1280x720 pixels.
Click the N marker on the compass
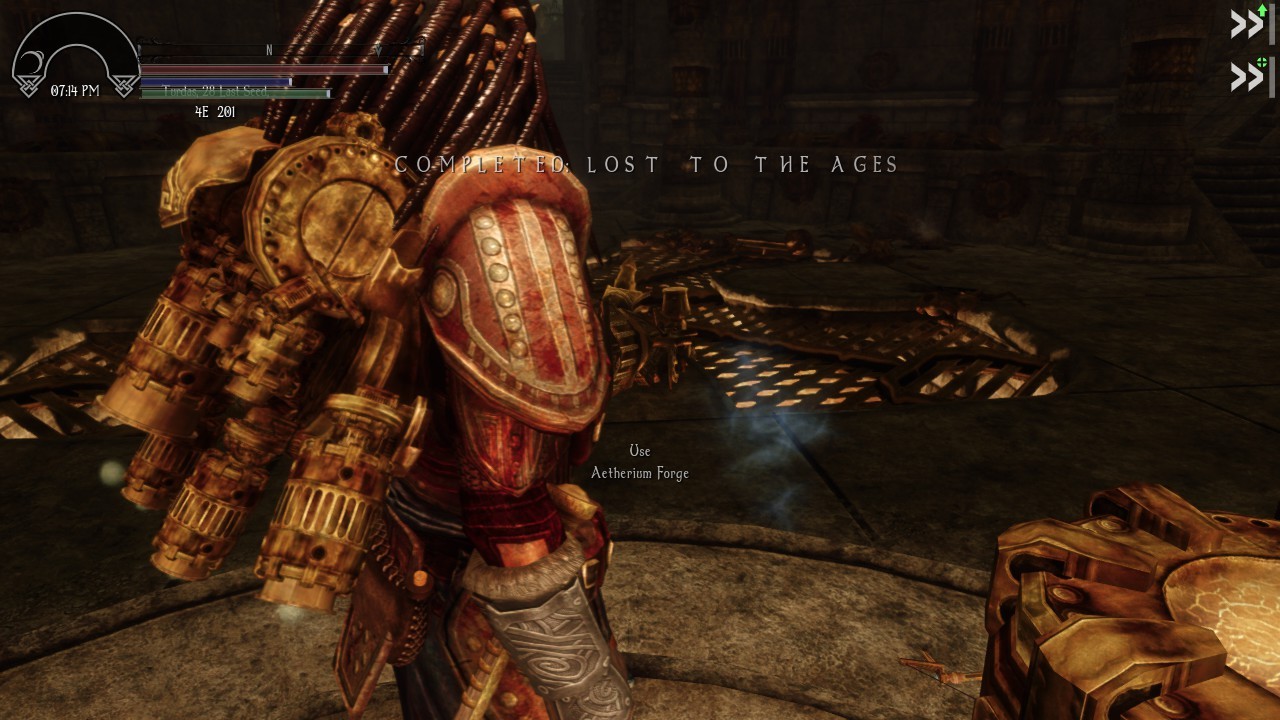coord(267,49)
